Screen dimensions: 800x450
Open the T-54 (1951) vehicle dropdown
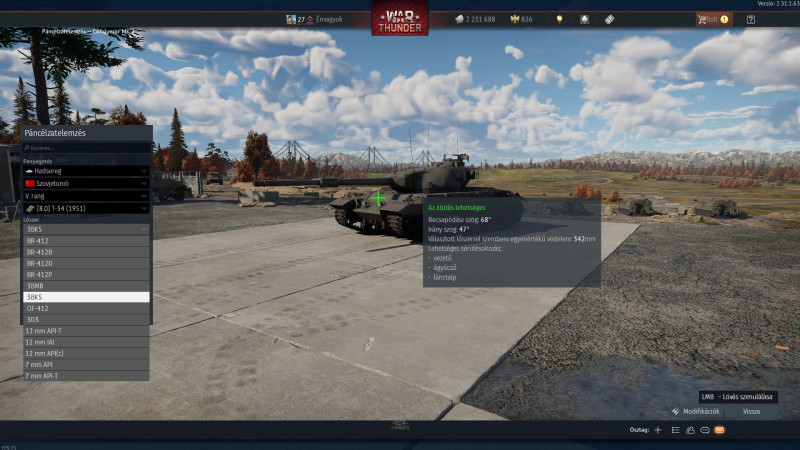pyautogui.click(x=86, y=208)
